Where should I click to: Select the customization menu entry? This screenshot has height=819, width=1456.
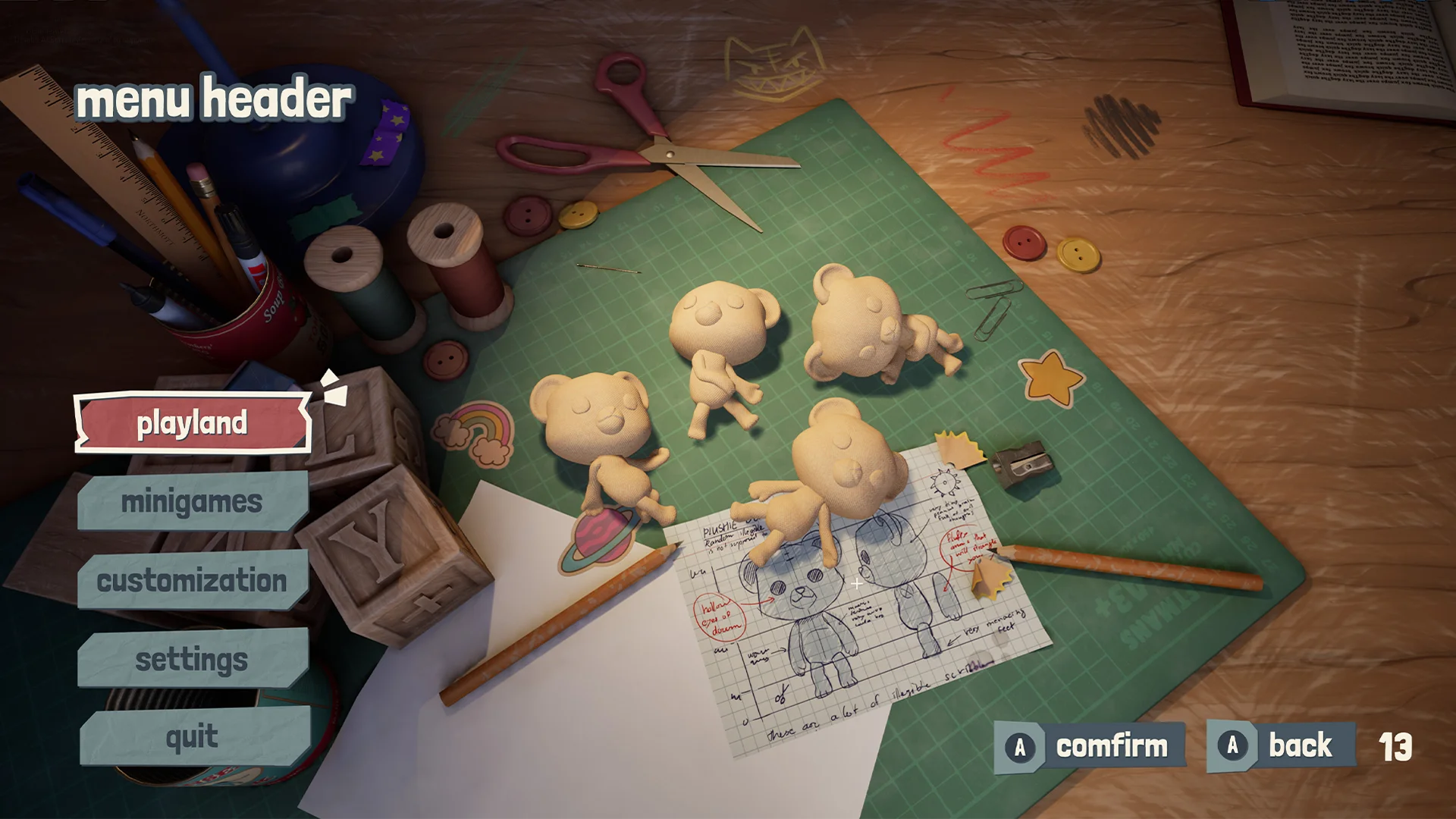(x=191, y=582)
